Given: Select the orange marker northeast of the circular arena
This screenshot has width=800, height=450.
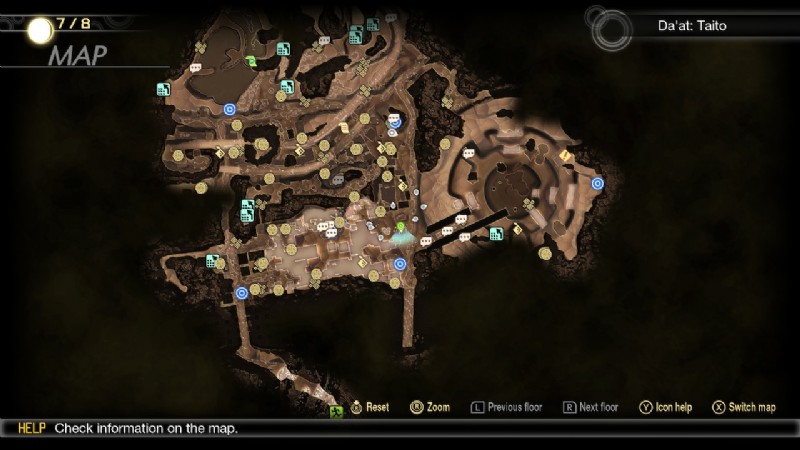Looking at the screenshot, I should (566, 156).
